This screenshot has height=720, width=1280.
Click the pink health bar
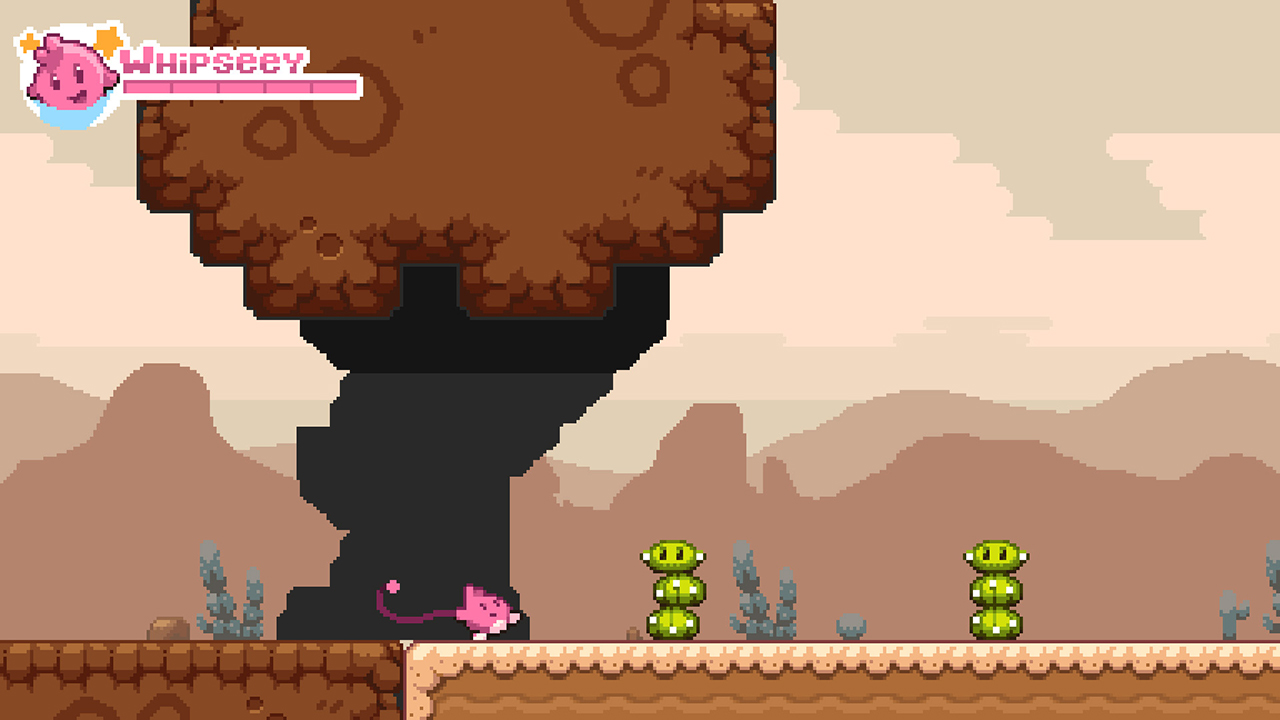[x=240, y=88]
